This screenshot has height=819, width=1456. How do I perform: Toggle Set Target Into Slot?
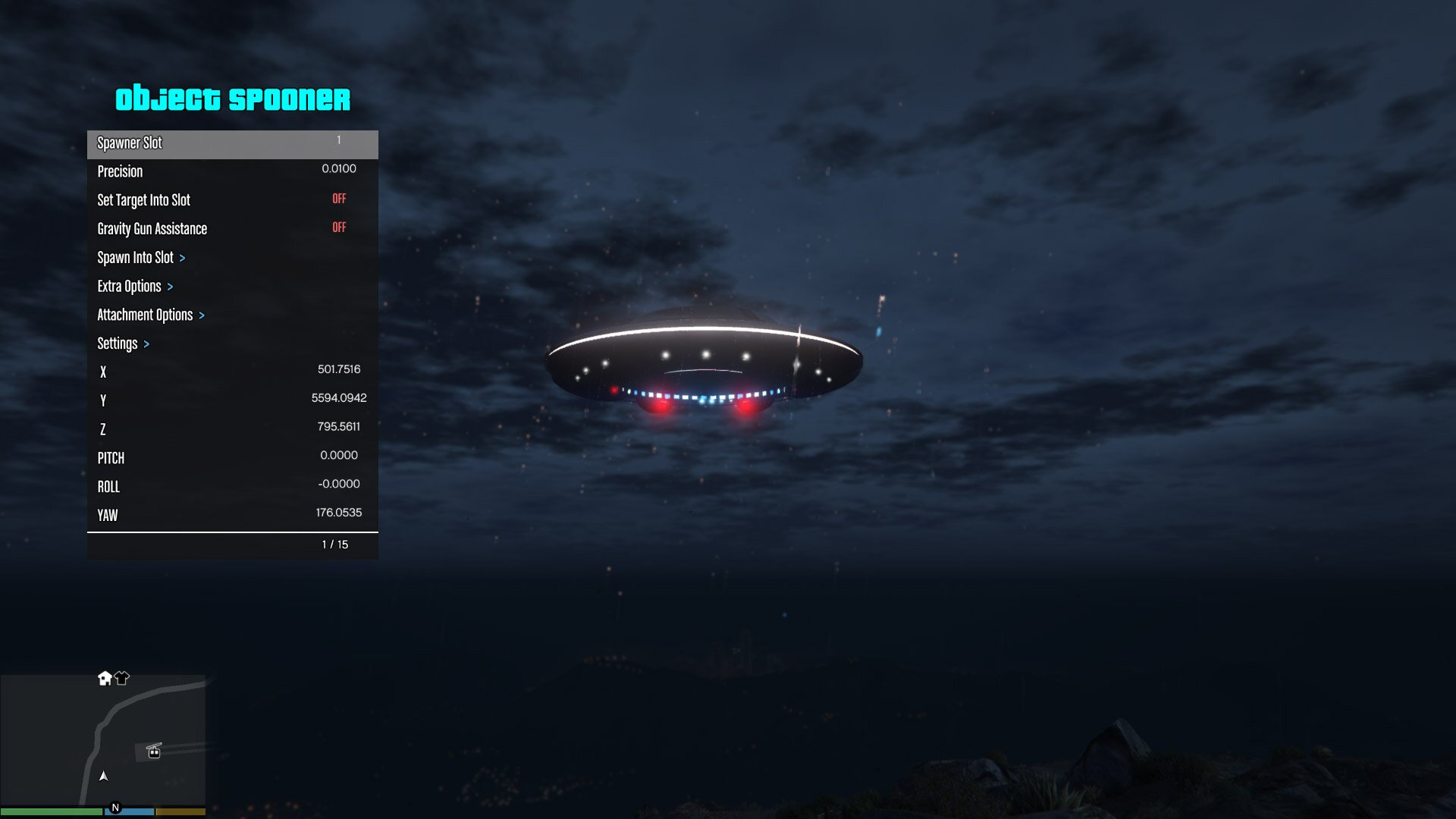coord(232,200)
